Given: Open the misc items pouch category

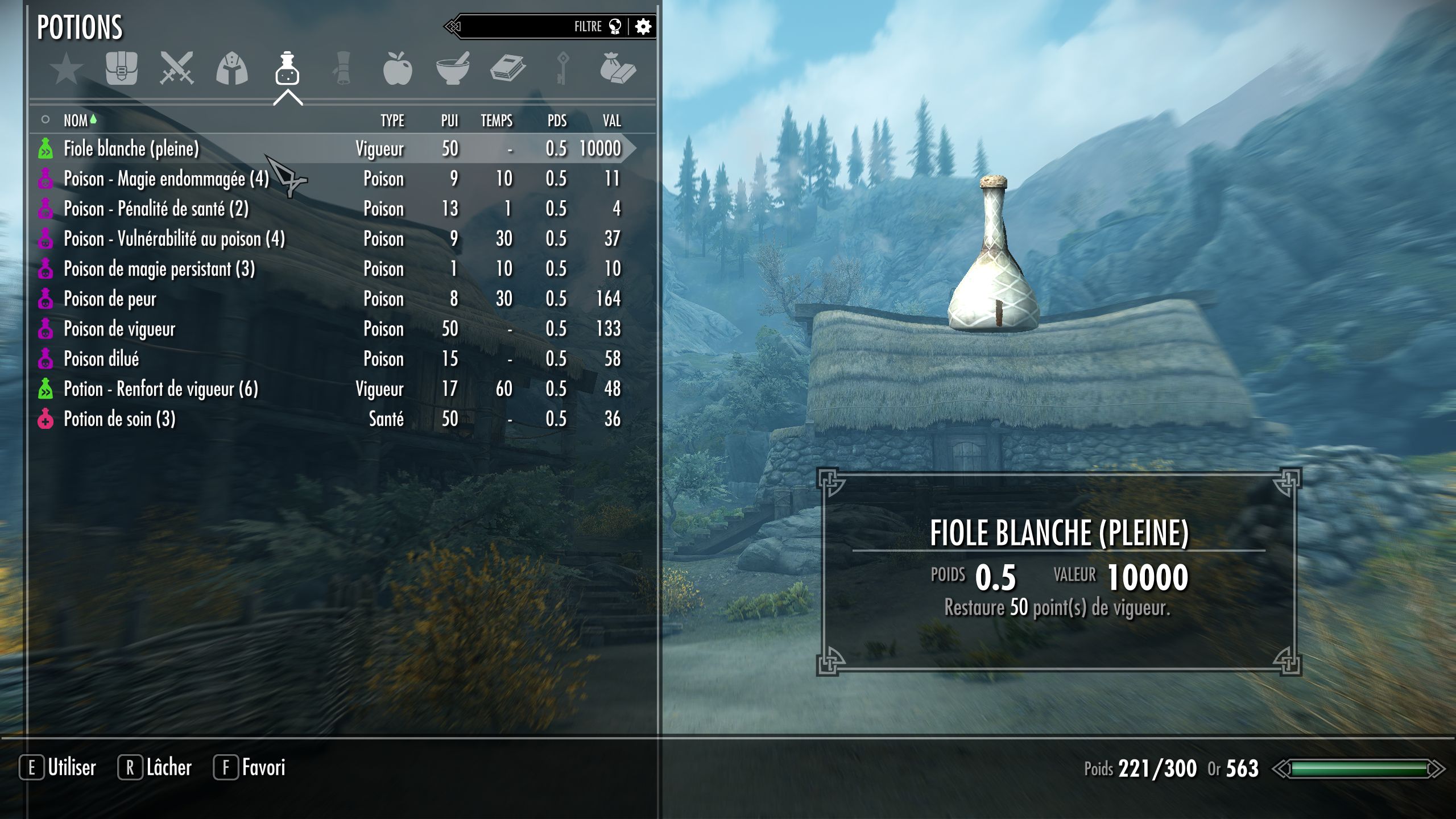Looking at the screenshot, I should click(617, 69).
